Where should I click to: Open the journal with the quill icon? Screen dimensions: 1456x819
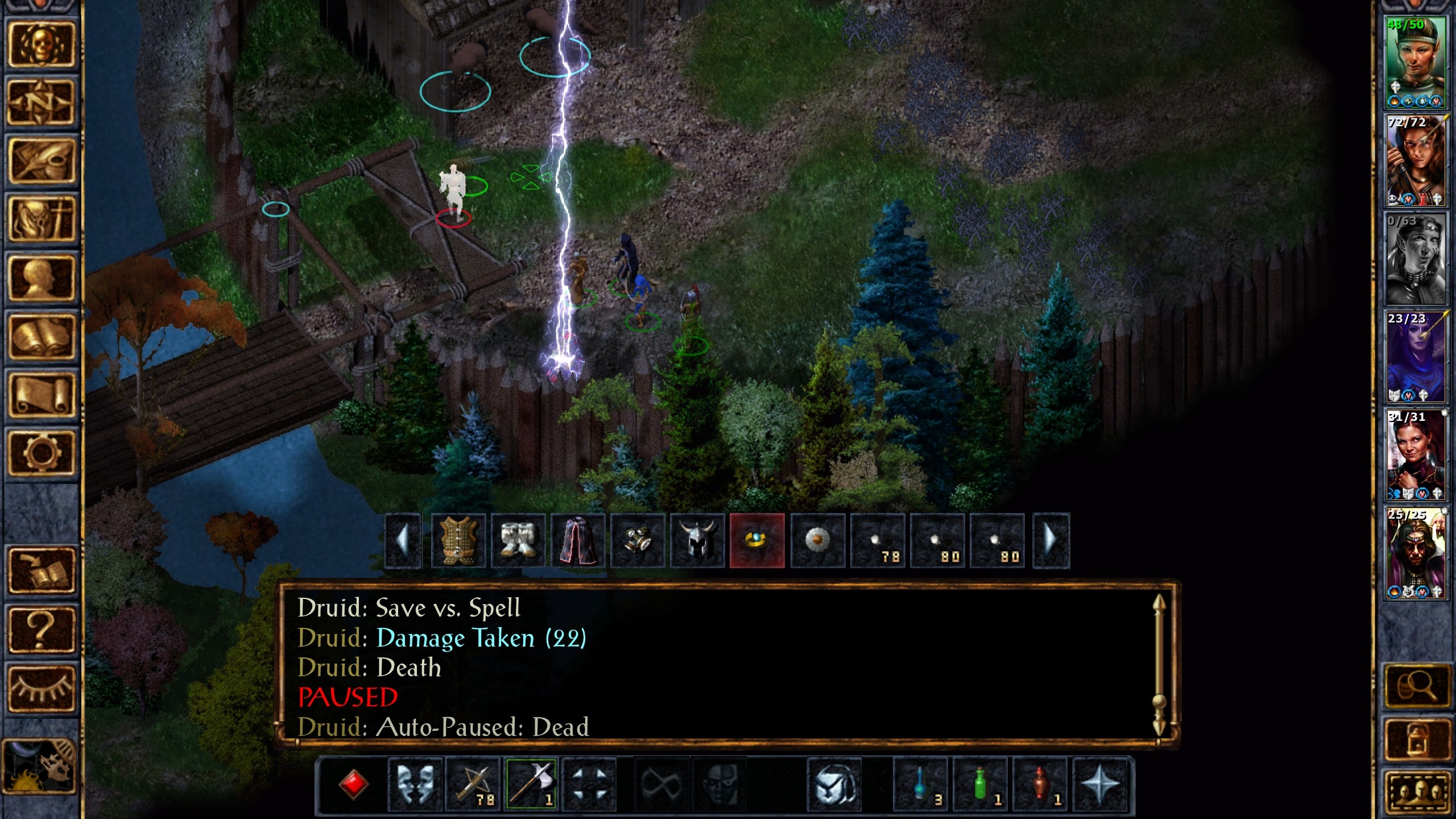pos(40,161)
